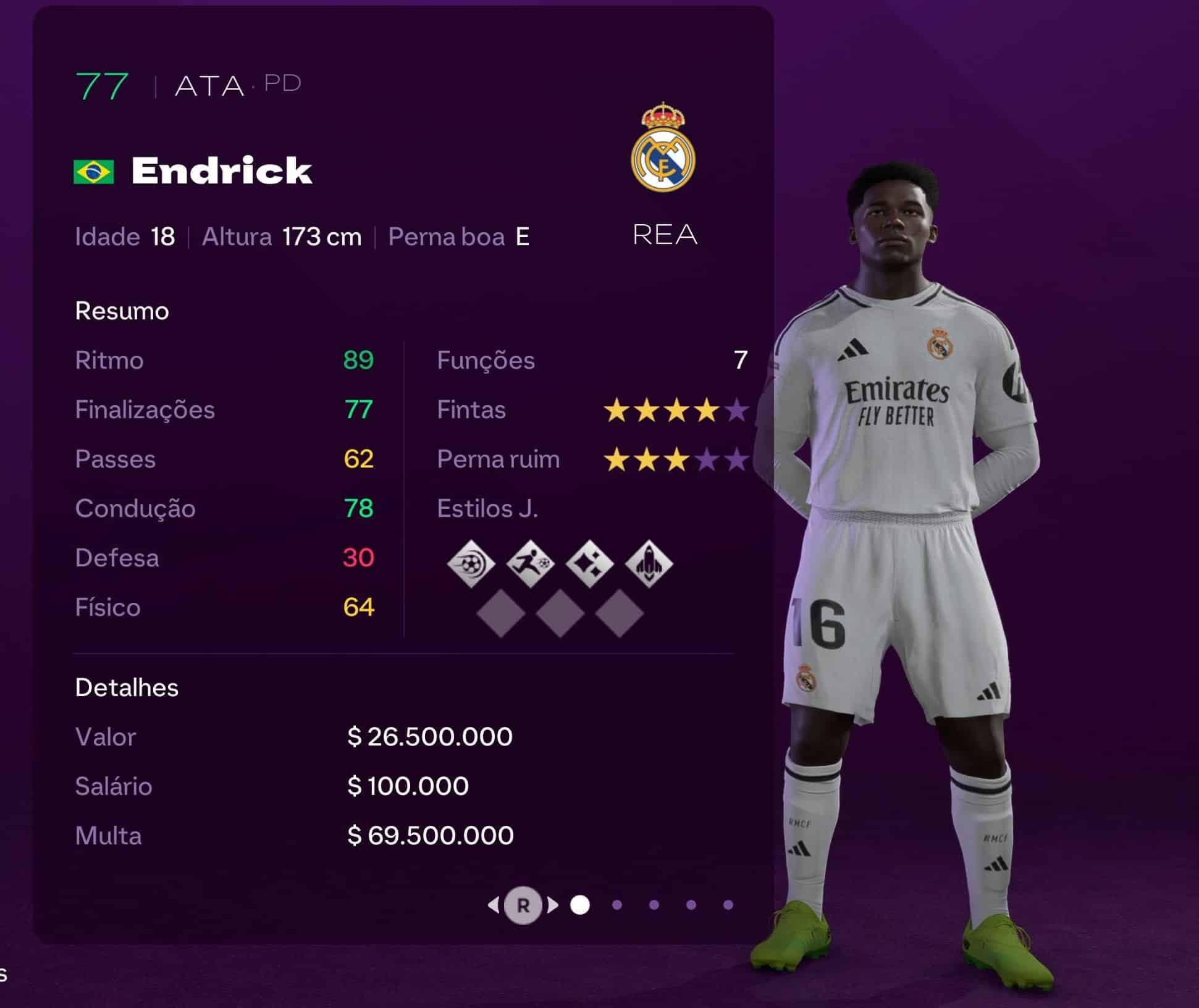The width and height of the screenshot is (1199, 1008).
Task: Click the highlighted white page indicator dot
Action: tap(580, 905)
